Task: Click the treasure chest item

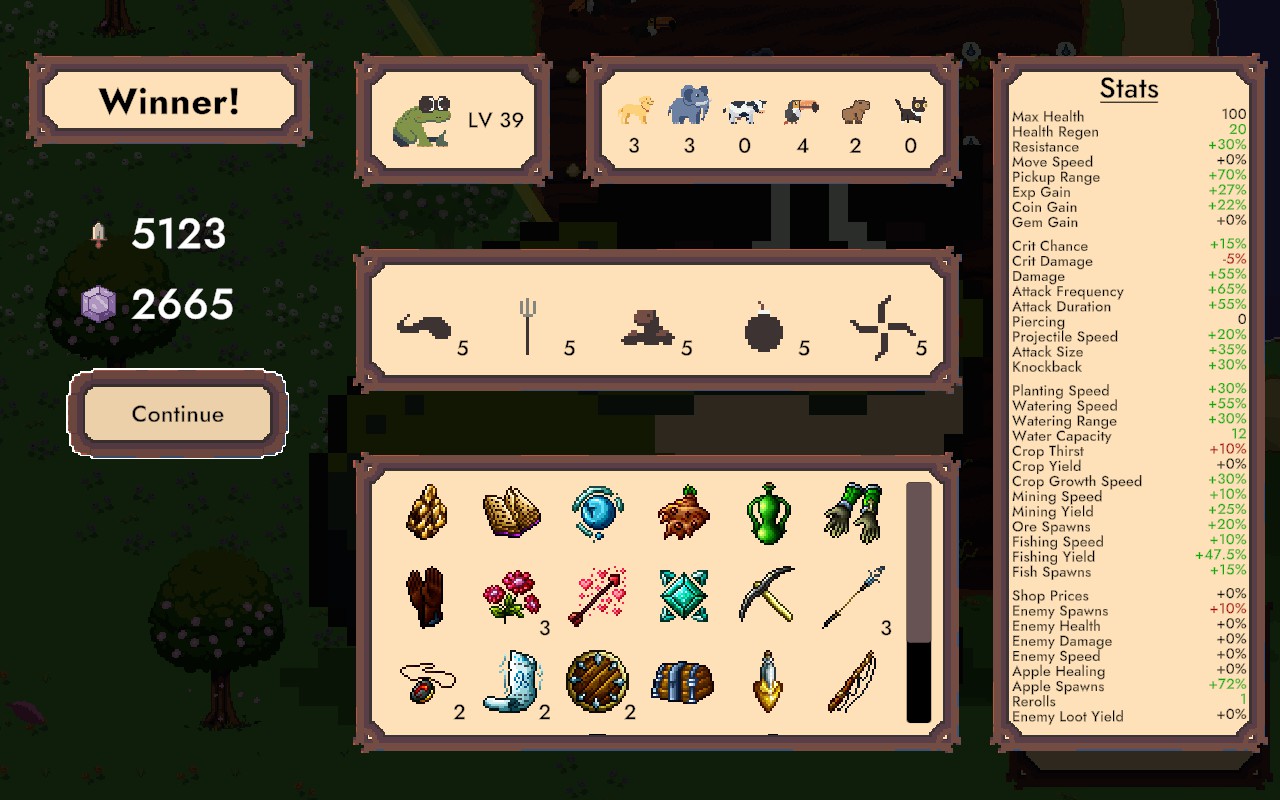Action: [682, 682]
